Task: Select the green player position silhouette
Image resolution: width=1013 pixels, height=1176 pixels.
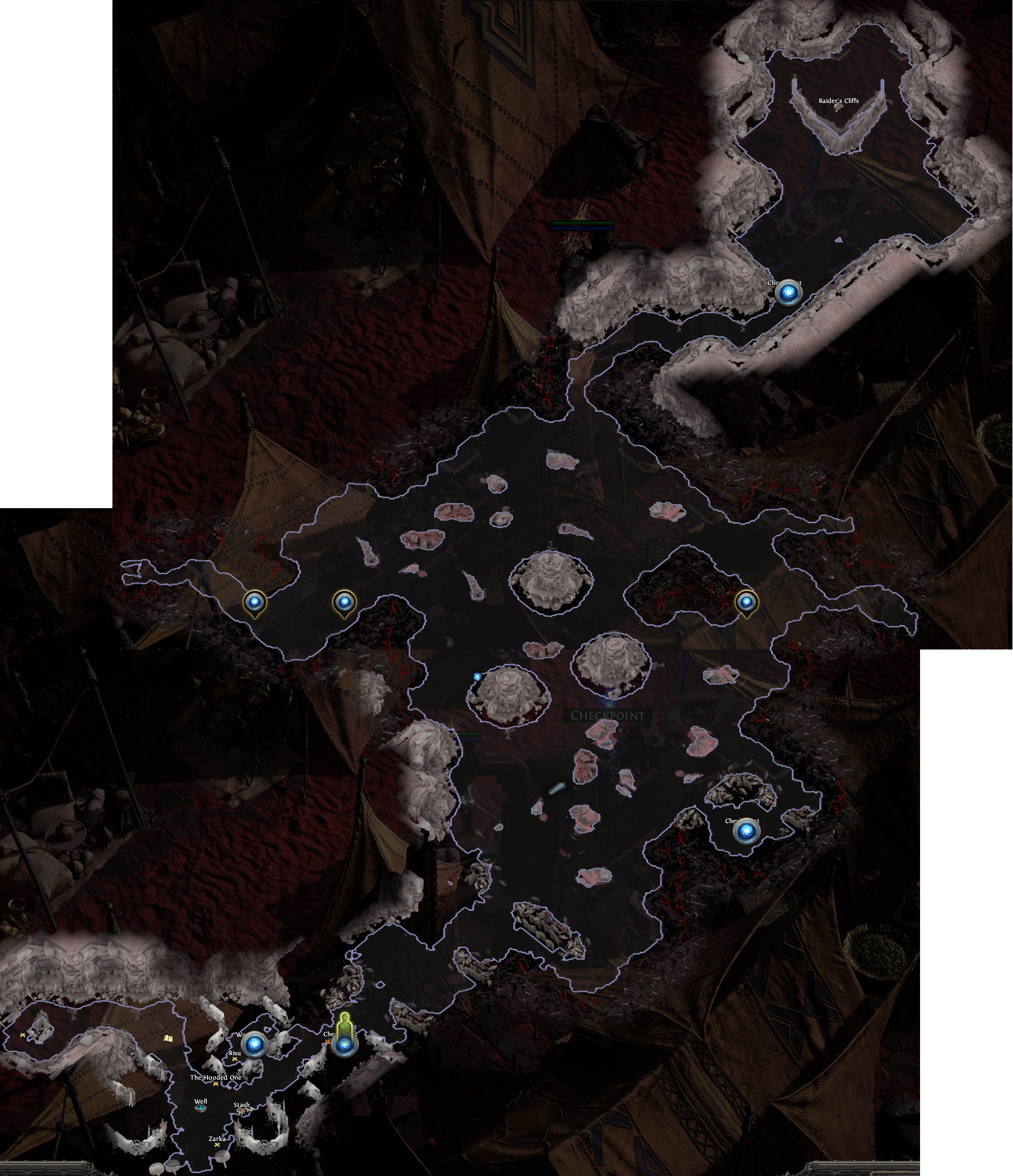Action: 345,1023
